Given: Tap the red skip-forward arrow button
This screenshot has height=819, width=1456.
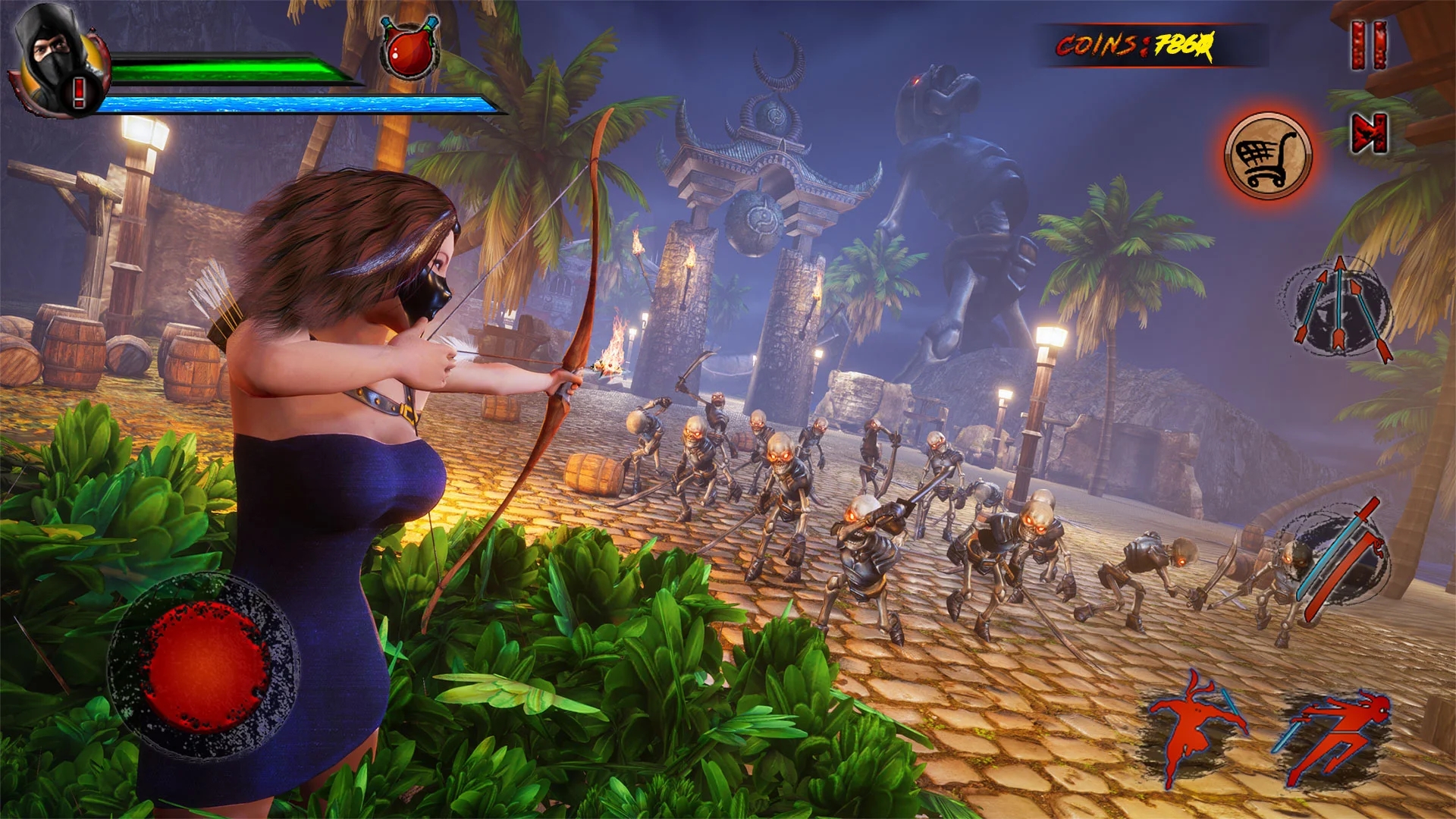Looking at the screenshot, I should (x=1370, y=133).
